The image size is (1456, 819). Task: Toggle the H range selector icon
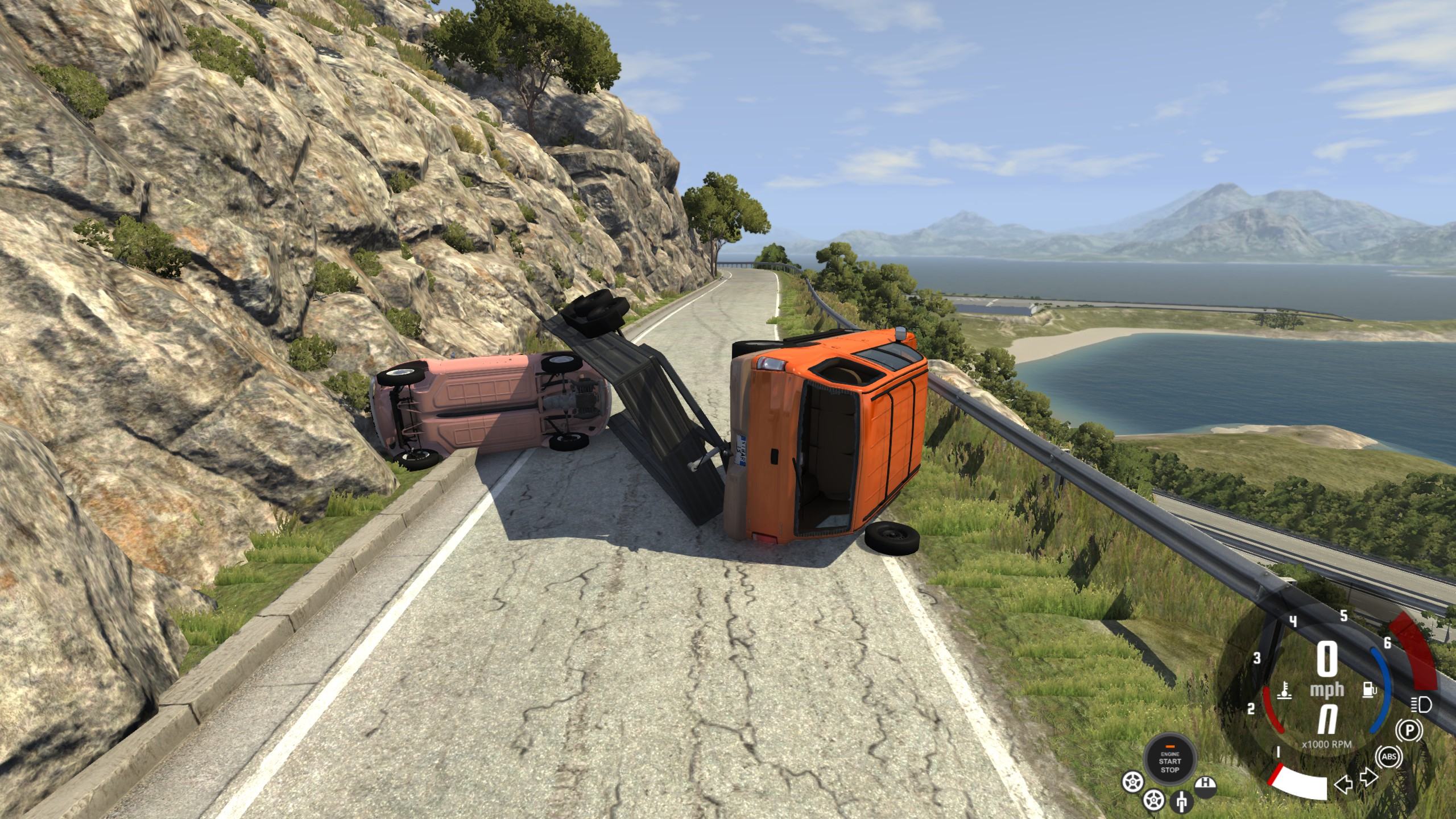pos(1205,787)
